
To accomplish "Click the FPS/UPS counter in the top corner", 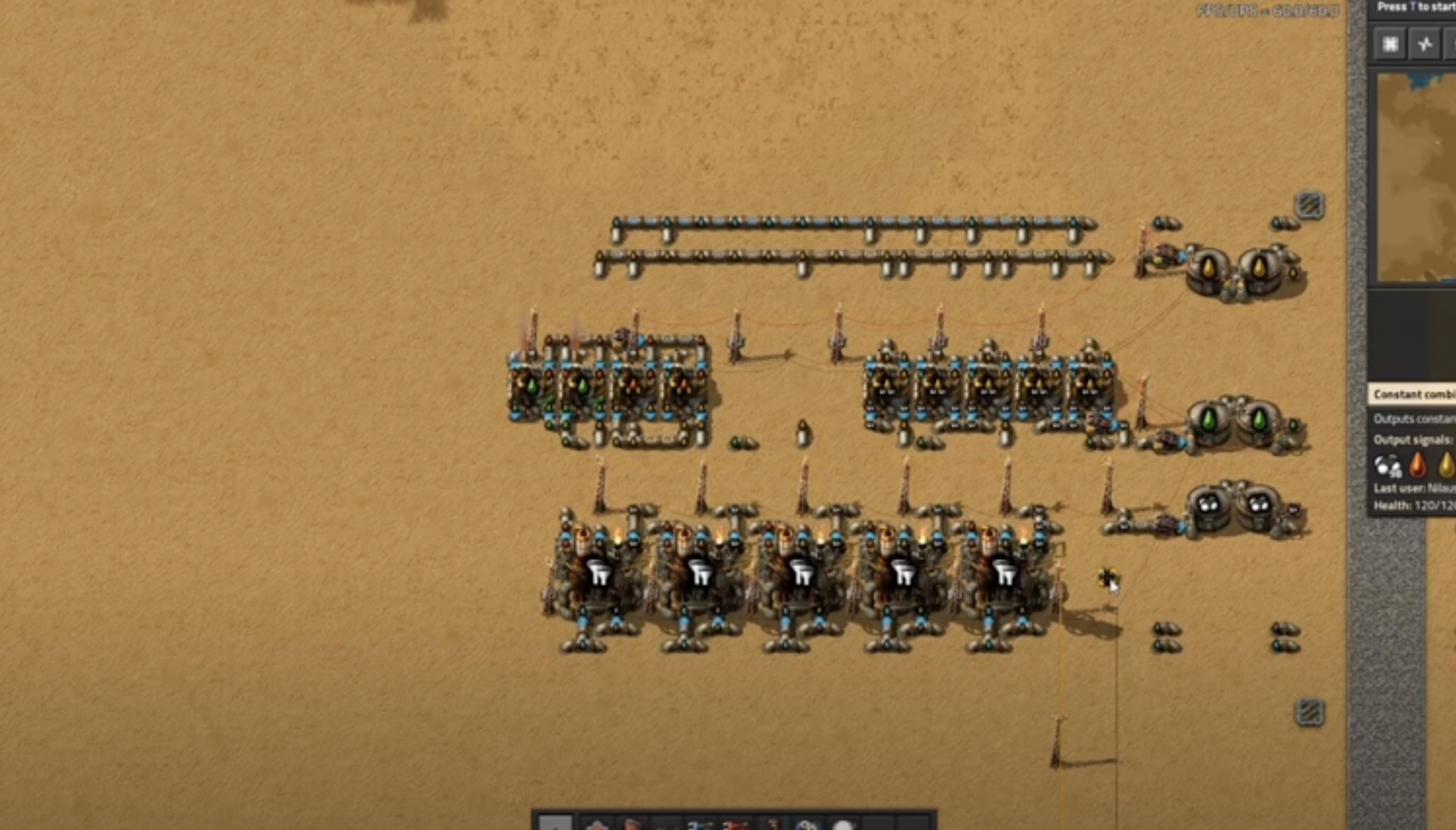I will pyautogui.click(x=1265, y=10).
